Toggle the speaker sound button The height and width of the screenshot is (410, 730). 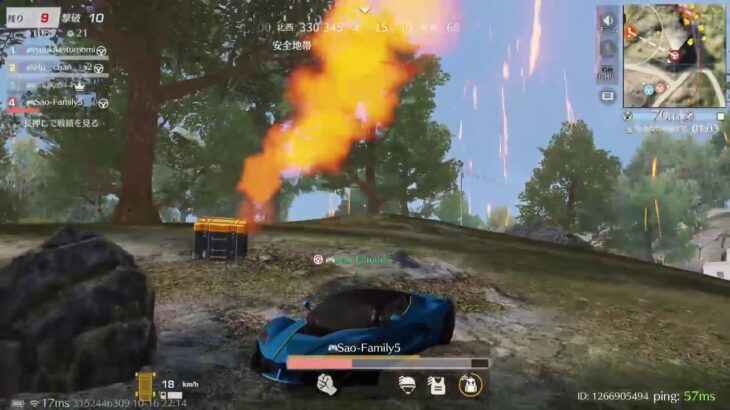click(x=607, y=21)
